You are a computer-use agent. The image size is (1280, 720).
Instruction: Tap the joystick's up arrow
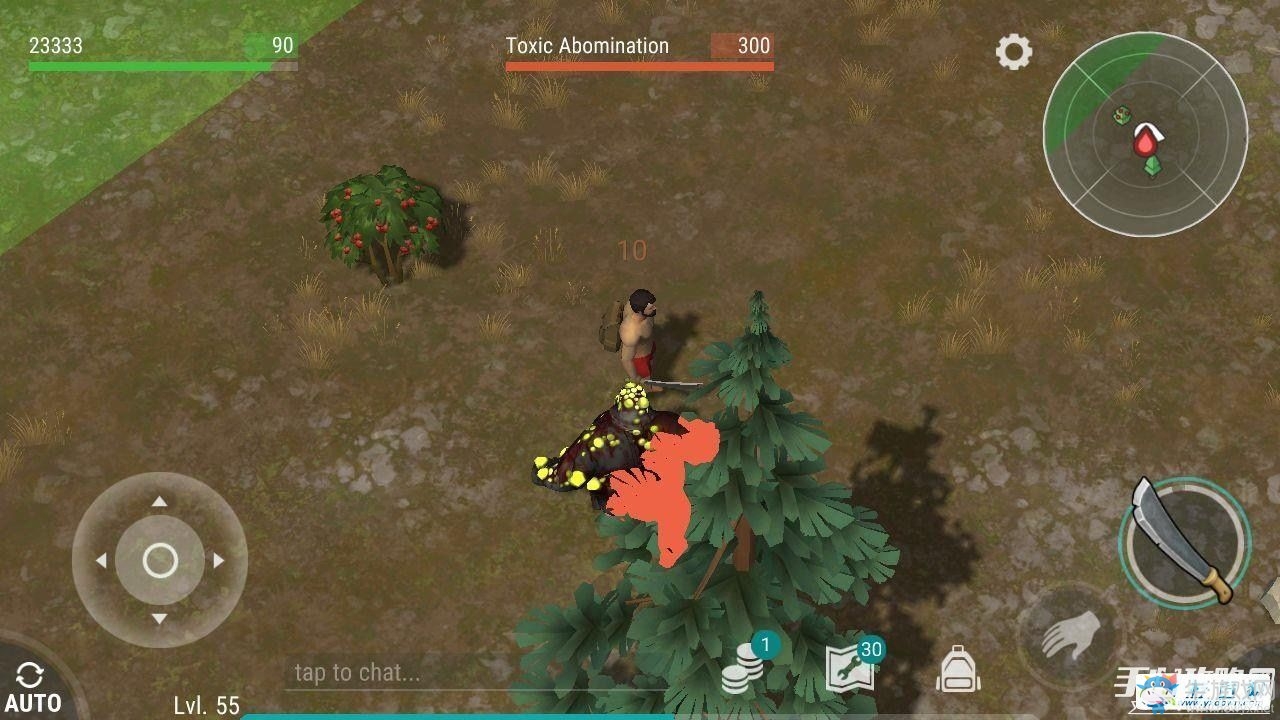[x=160, y=502]
